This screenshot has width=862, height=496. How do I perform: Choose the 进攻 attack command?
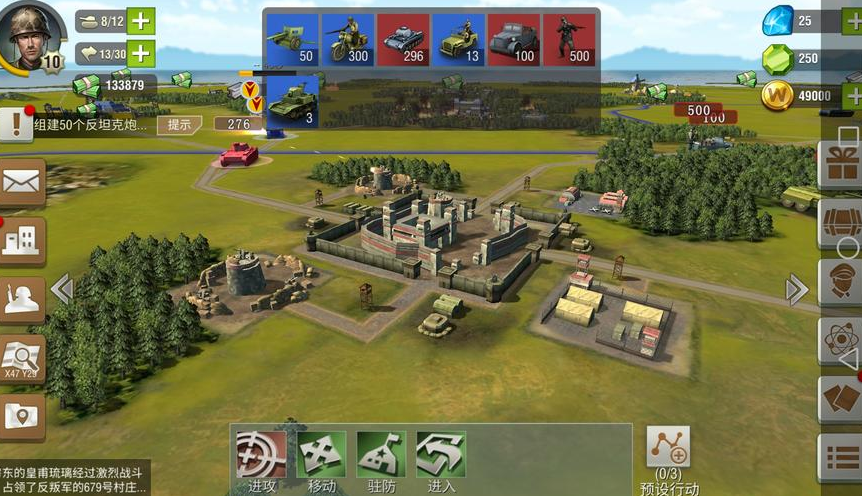click(x=261, y=460)
